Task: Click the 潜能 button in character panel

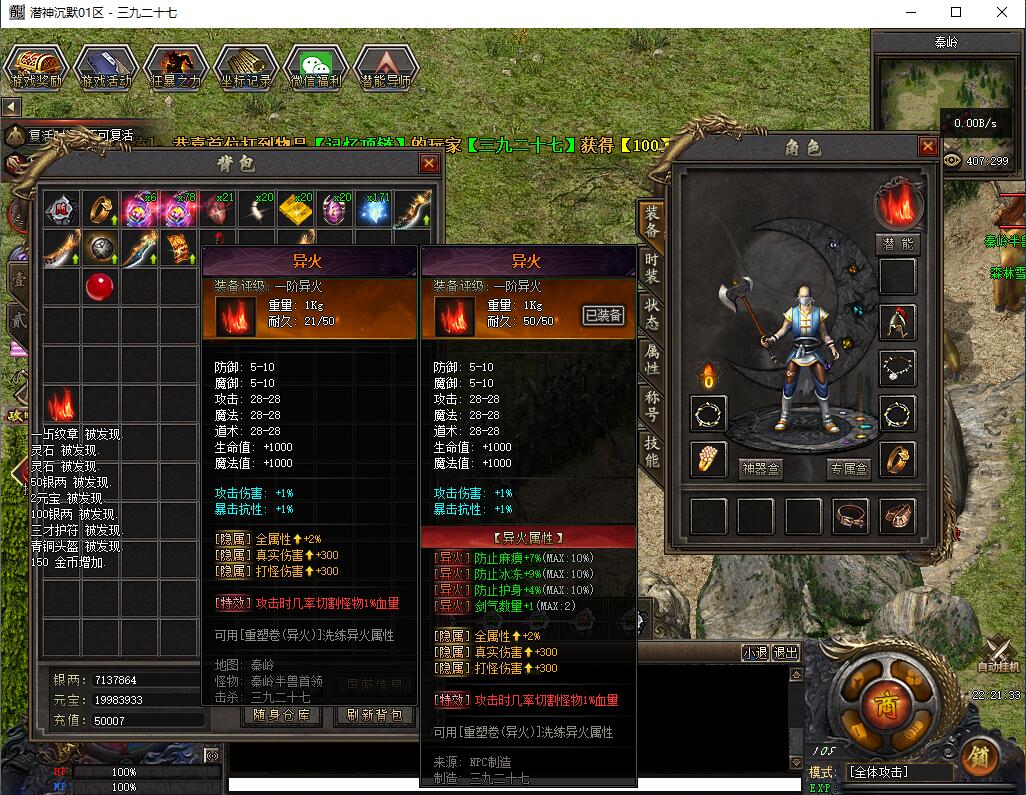Action: click(x=897, y=244)
